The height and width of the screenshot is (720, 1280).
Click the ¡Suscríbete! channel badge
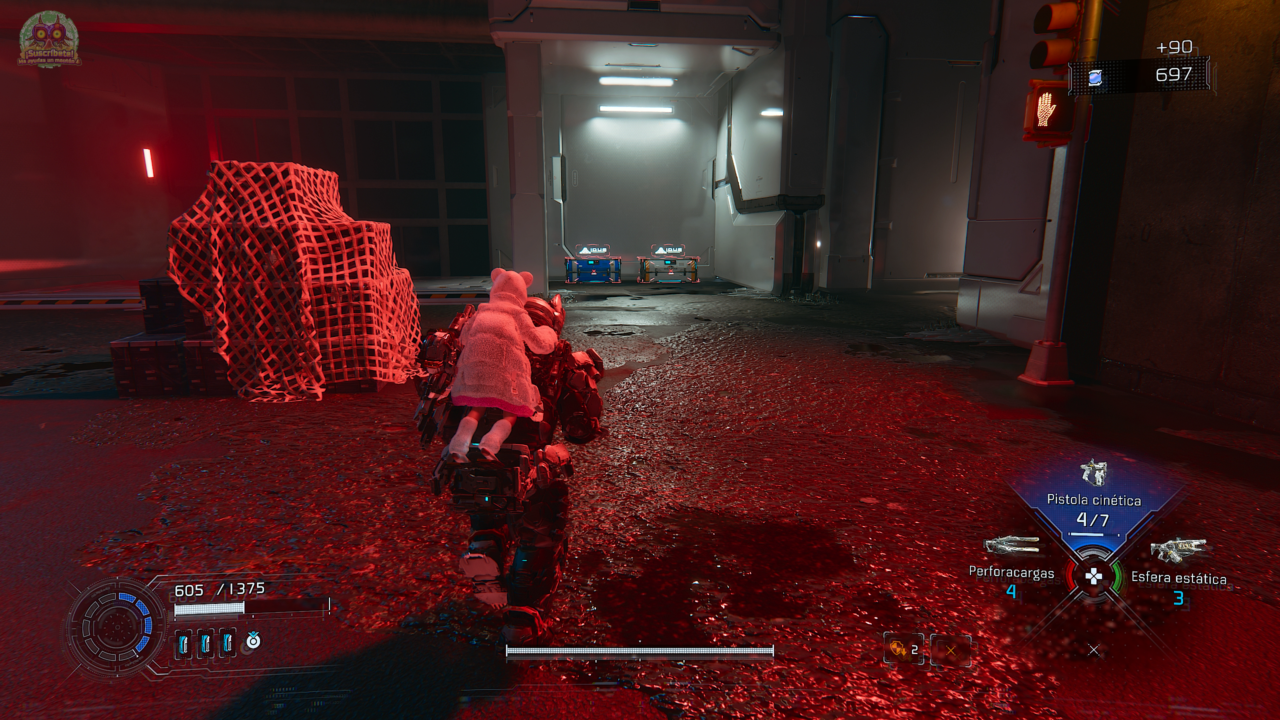click(49, 40)
